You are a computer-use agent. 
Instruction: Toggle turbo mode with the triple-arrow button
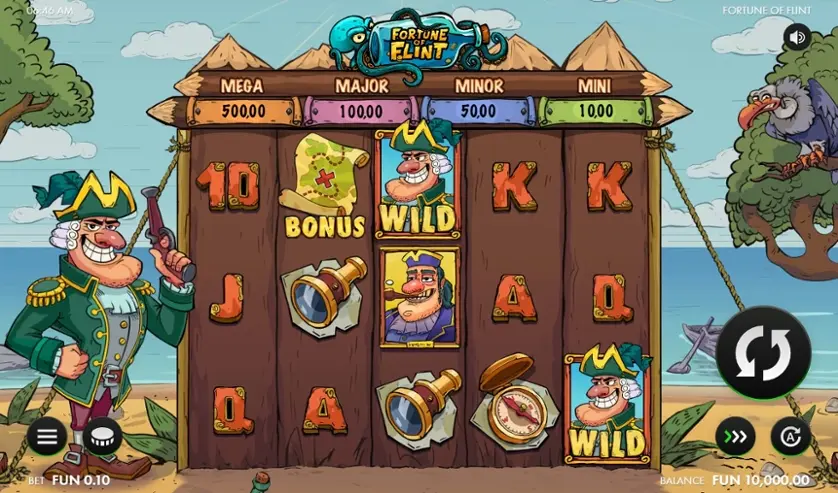[x=735, y=437]
